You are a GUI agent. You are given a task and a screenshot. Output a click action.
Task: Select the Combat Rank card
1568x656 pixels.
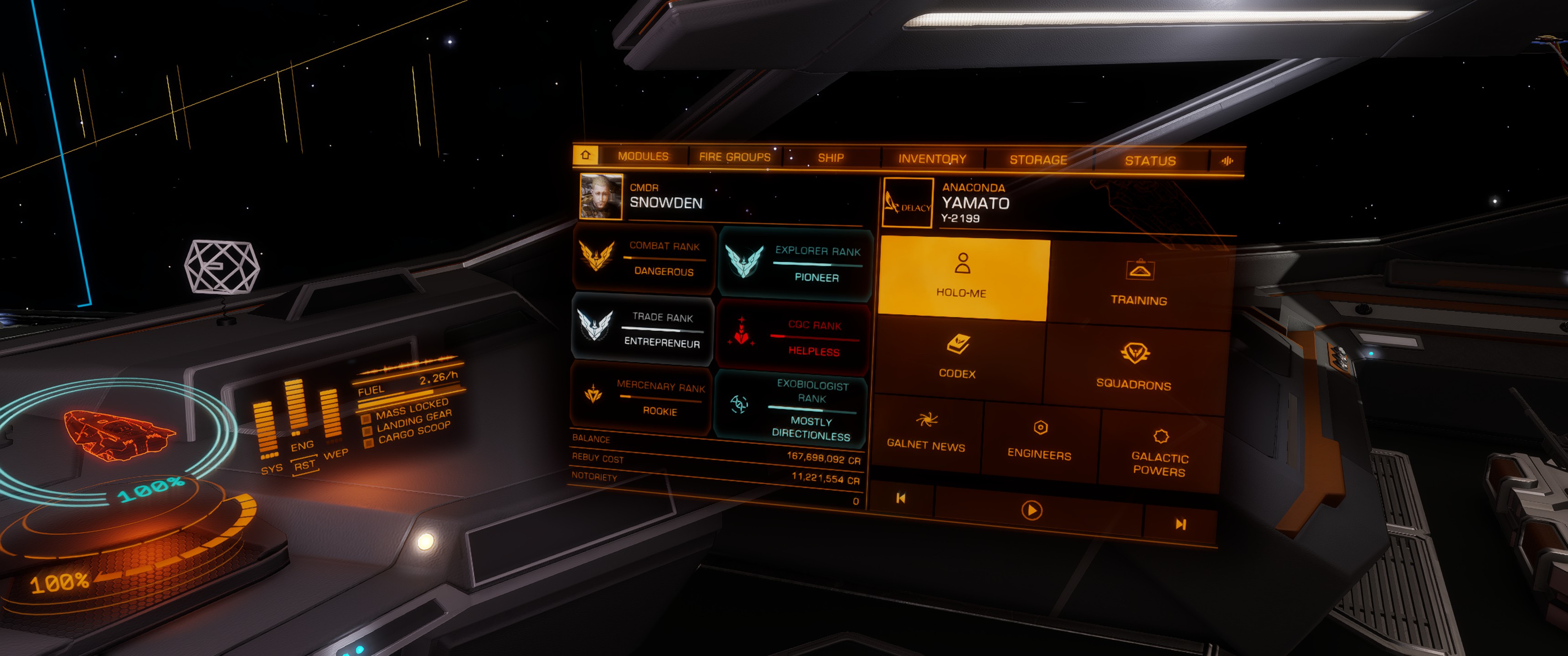644,259
